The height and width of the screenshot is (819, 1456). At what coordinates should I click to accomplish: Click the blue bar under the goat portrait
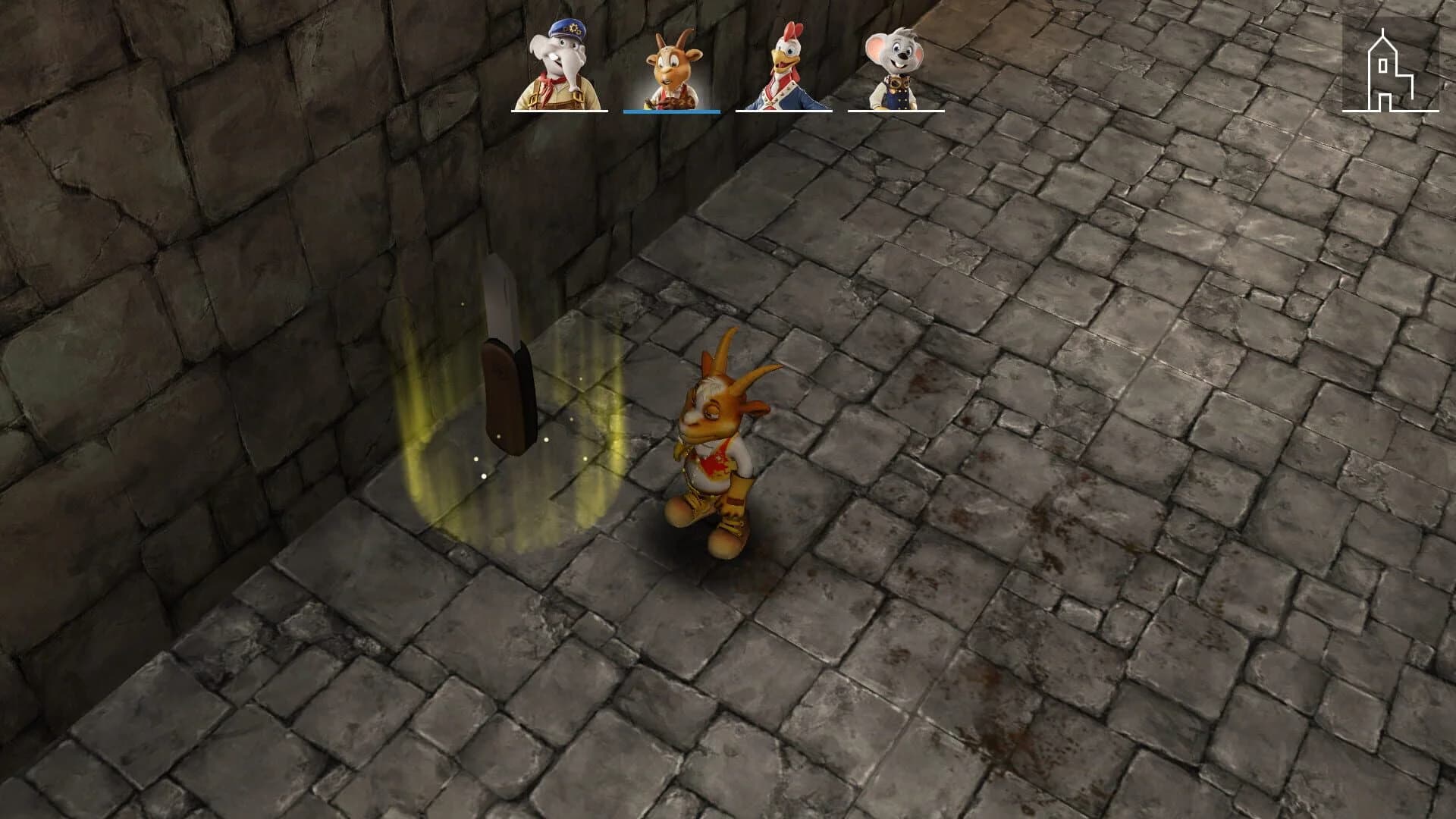point(670,111)
